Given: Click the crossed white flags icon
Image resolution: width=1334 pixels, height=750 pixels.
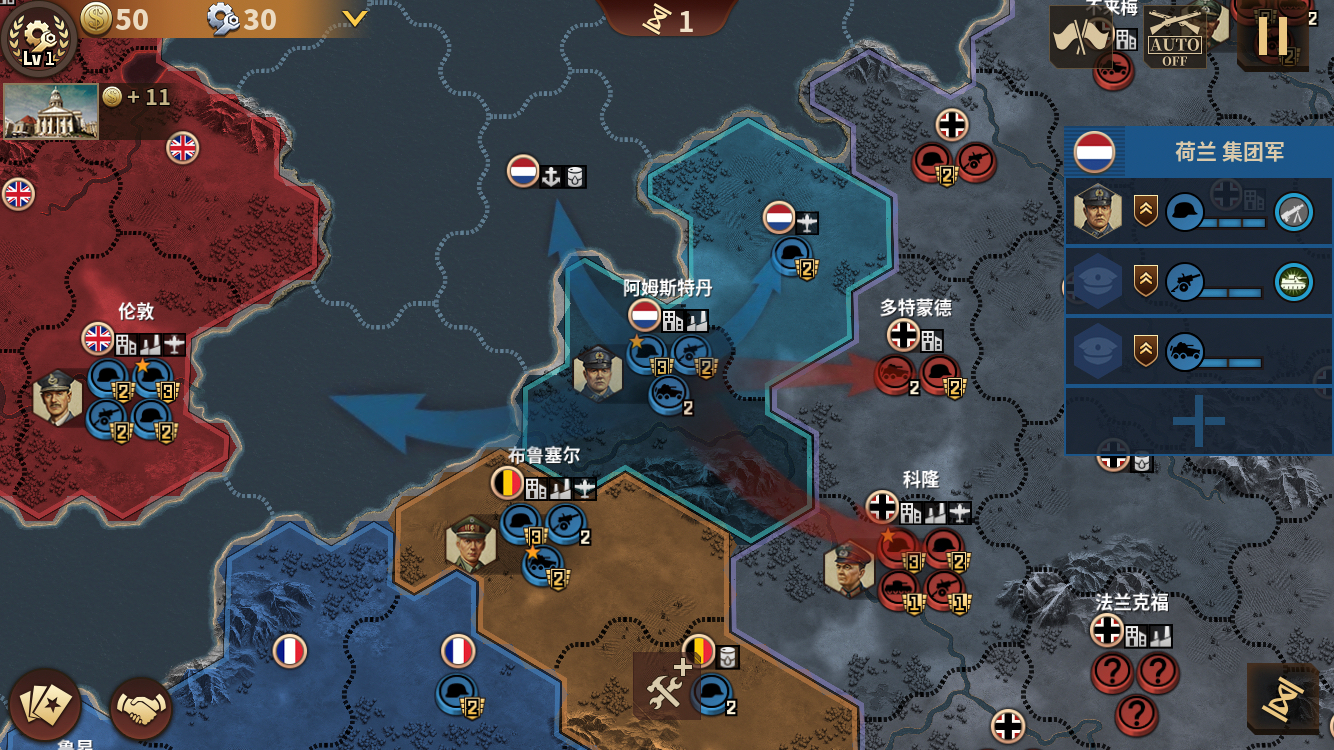Looking at the screenshot, I should [1081, 37].
